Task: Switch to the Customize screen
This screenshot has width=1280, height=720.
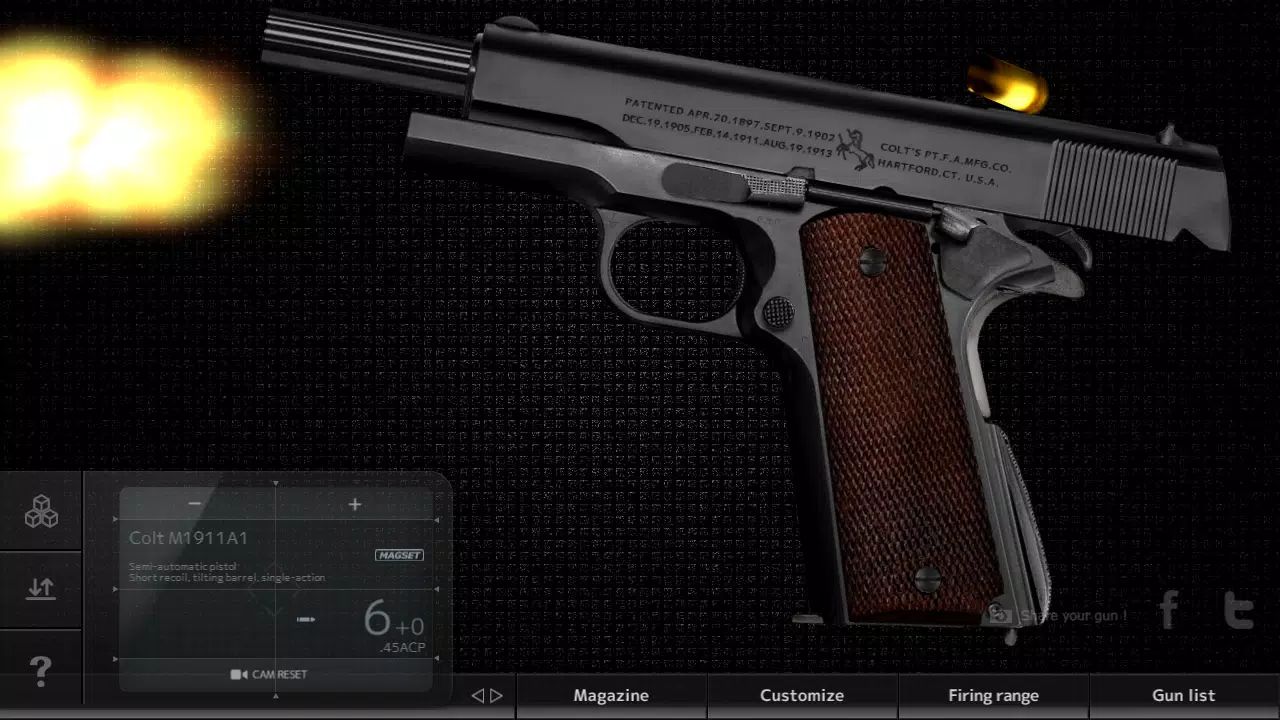Action: (x=802, y=694)
